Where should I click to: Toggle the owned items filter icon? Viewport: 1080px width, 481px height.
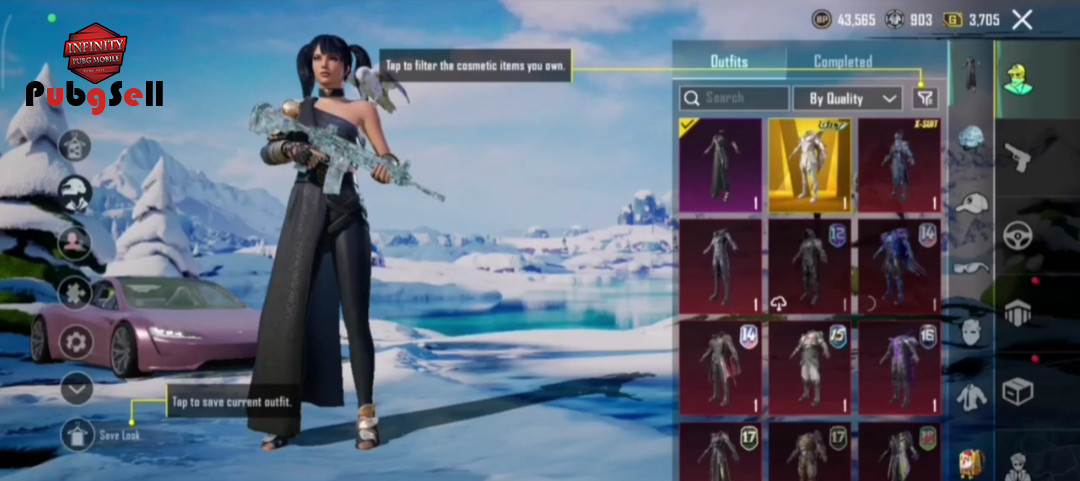pos(926,98)
